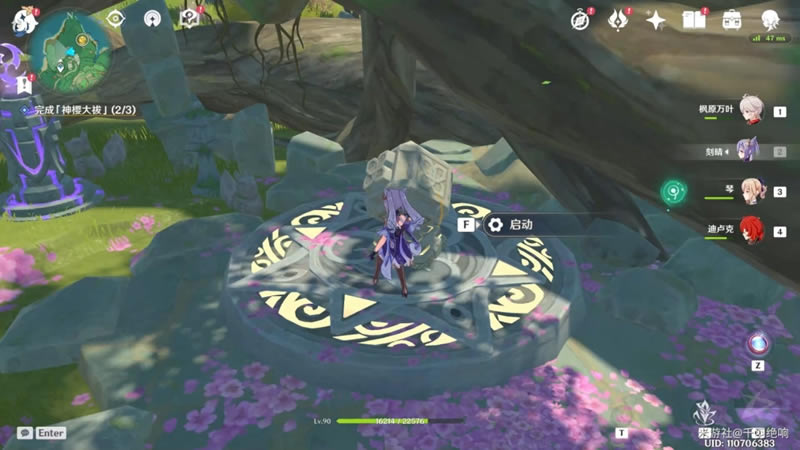The width and height of the screenshot is (800, 450).
Task: Open the battle pass icon
Action: [x=619, y=19]
